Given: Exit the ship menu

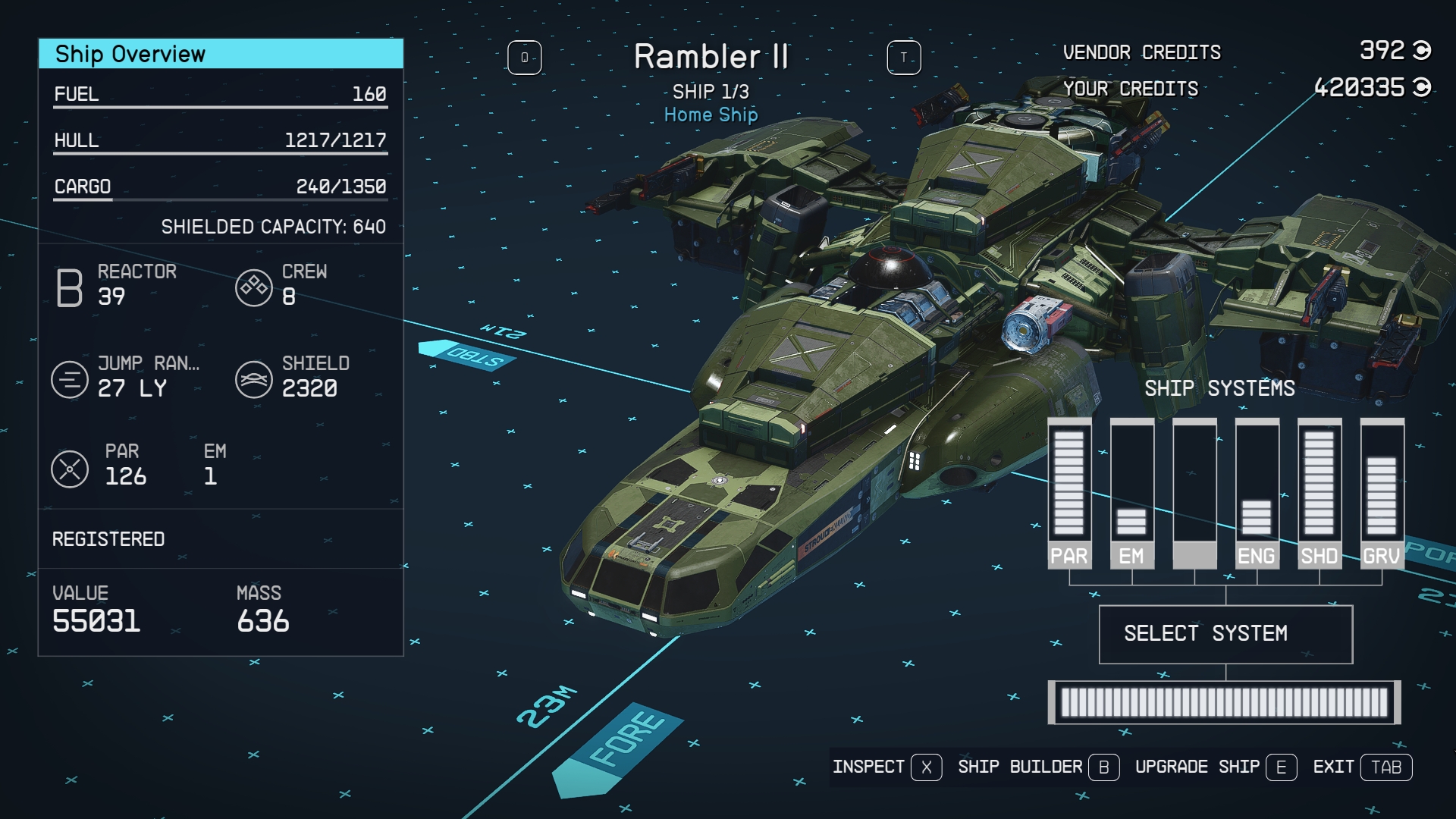Looking at the screenshot, I should (x=1362, y=767).
